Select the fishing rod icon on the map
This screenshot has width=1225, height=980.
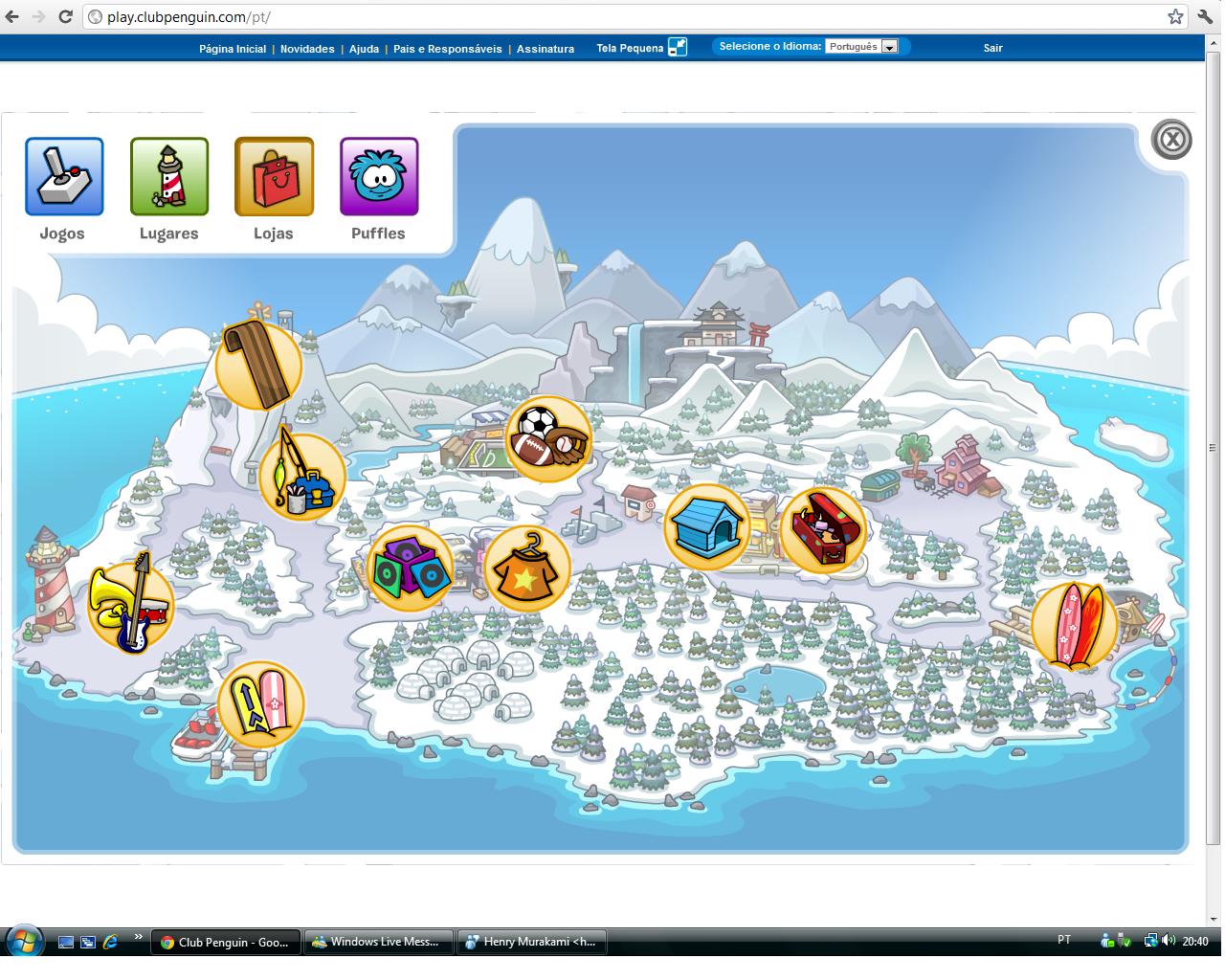(301, 477)
